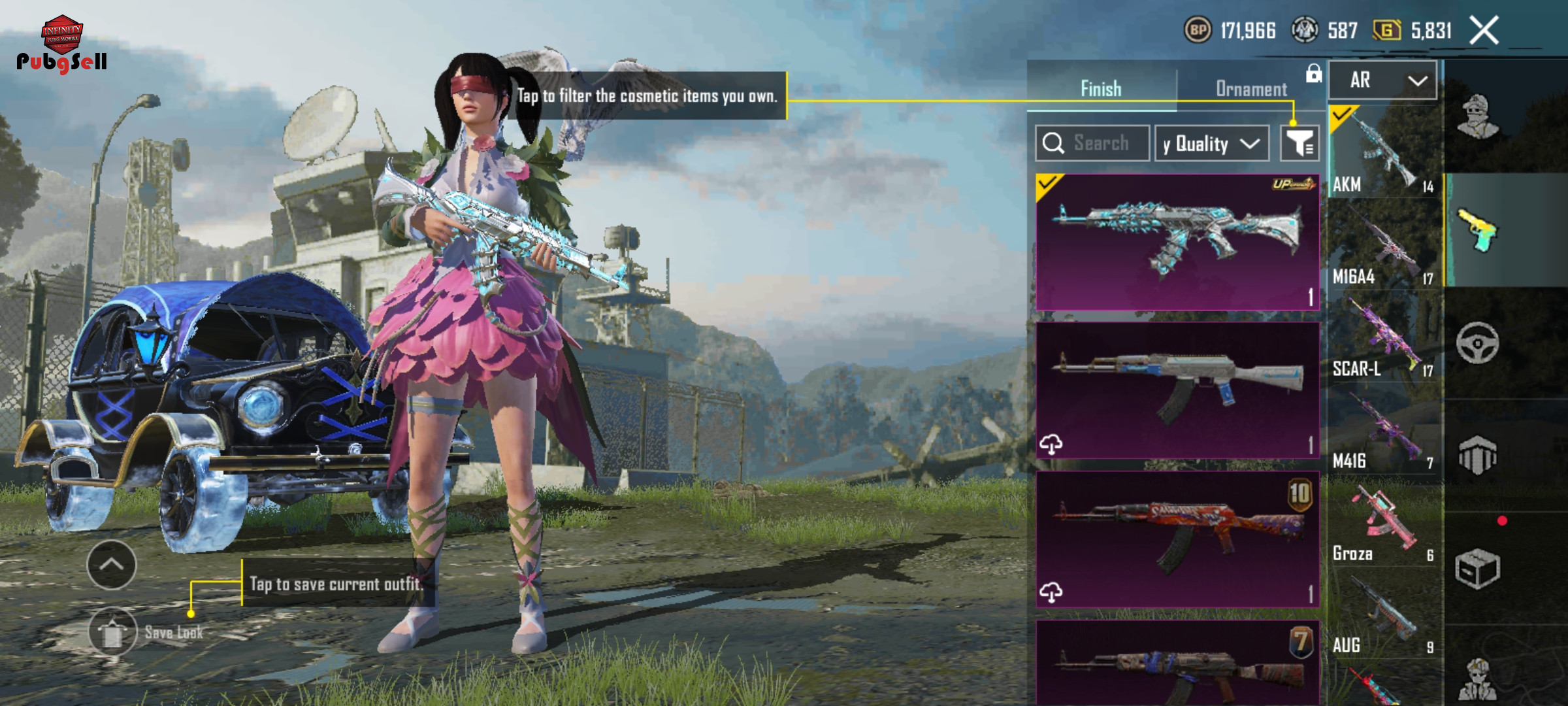Toggle the owned items filter funnel
The width and height of the screenshot is (1568, 706).
1299,143
